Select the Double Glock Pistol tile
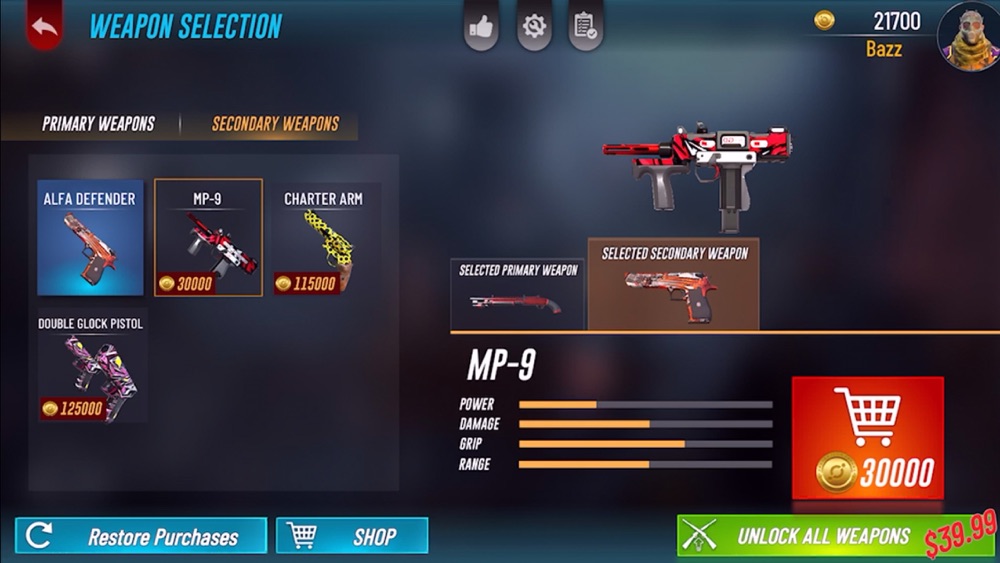This screenshot has height=563, width=1000. [90, 367]
